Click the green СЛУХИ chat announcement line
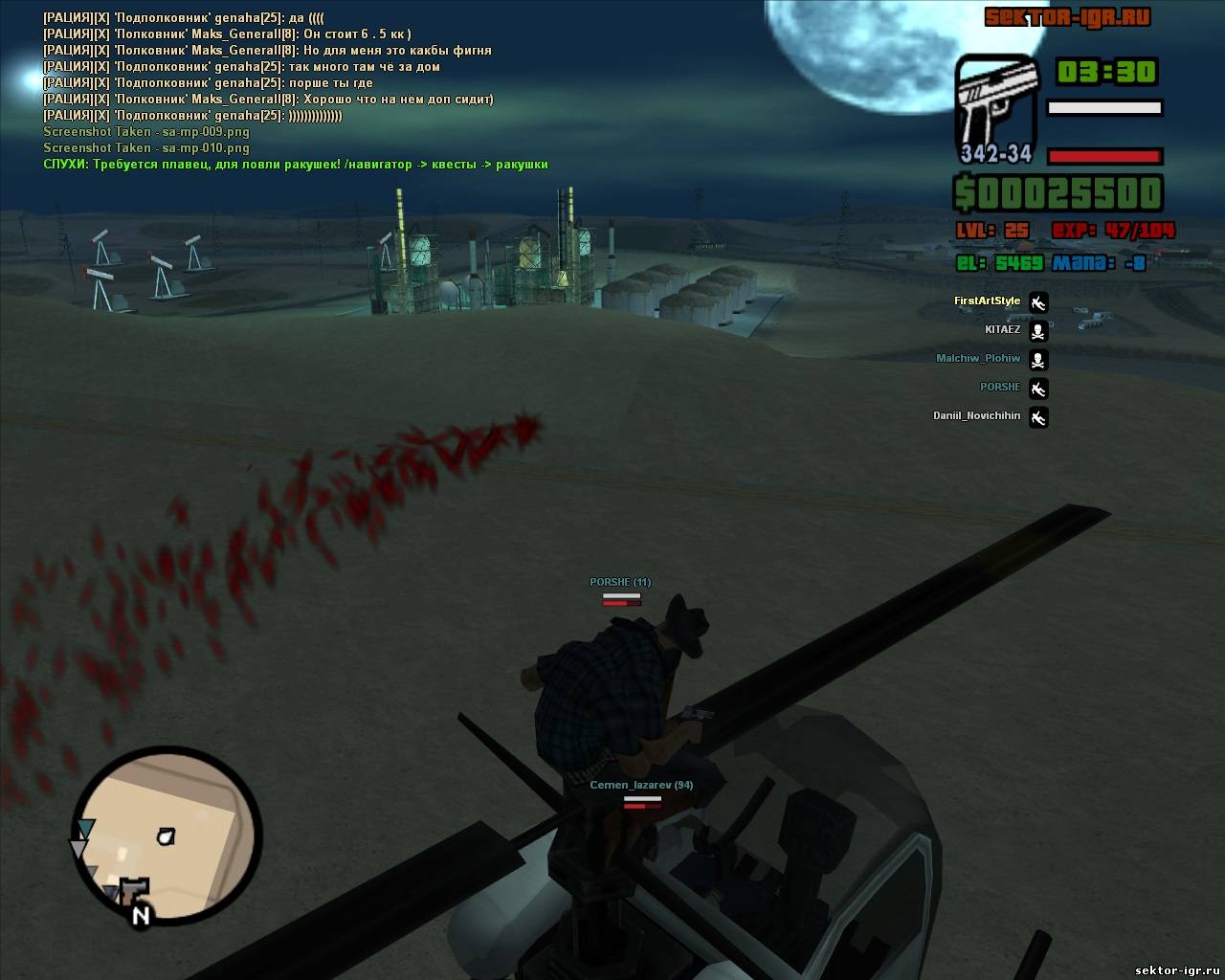The width and height of the screenshot is (1225, 980). (x=295, y=165)
